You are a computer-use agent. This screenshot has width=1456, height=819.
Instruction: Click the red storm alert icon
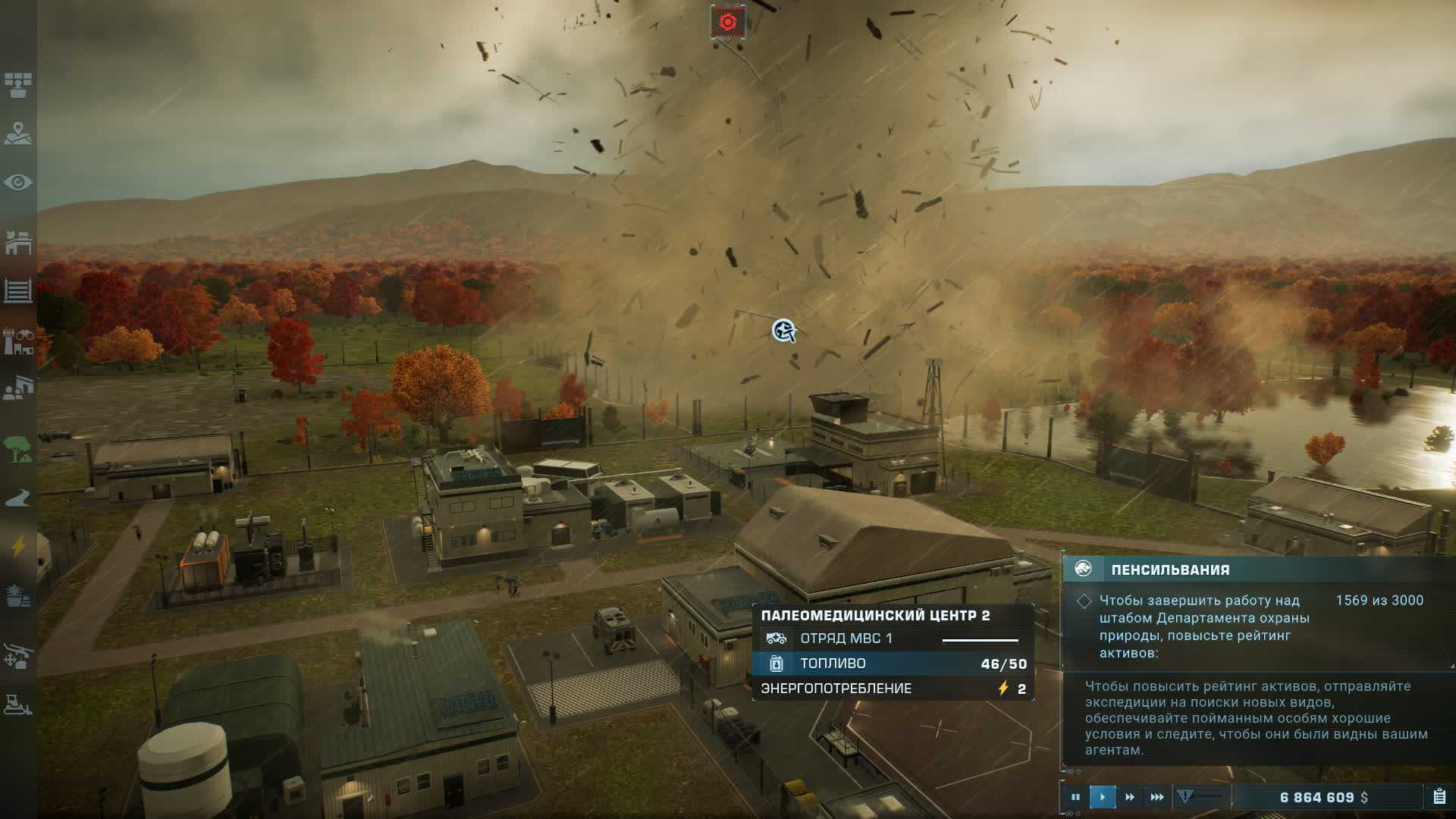[x=727, y=22]
